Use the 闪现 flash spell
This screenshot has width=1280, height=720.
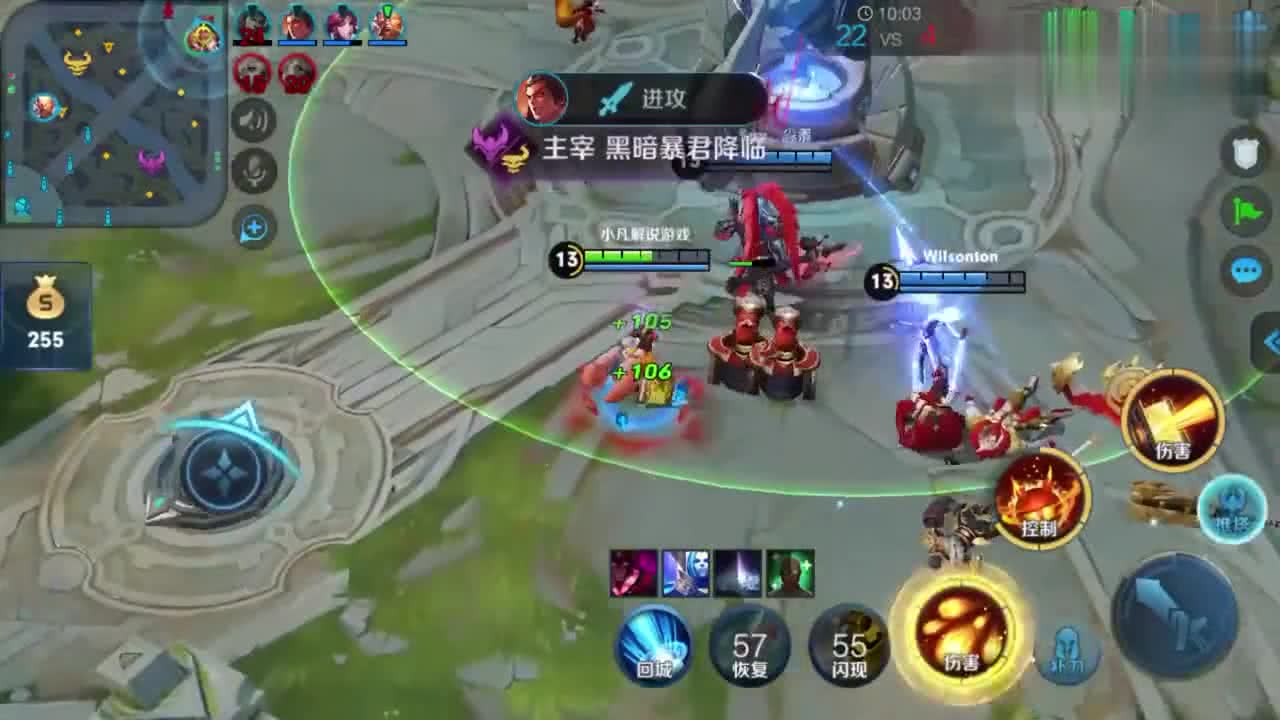849,645
